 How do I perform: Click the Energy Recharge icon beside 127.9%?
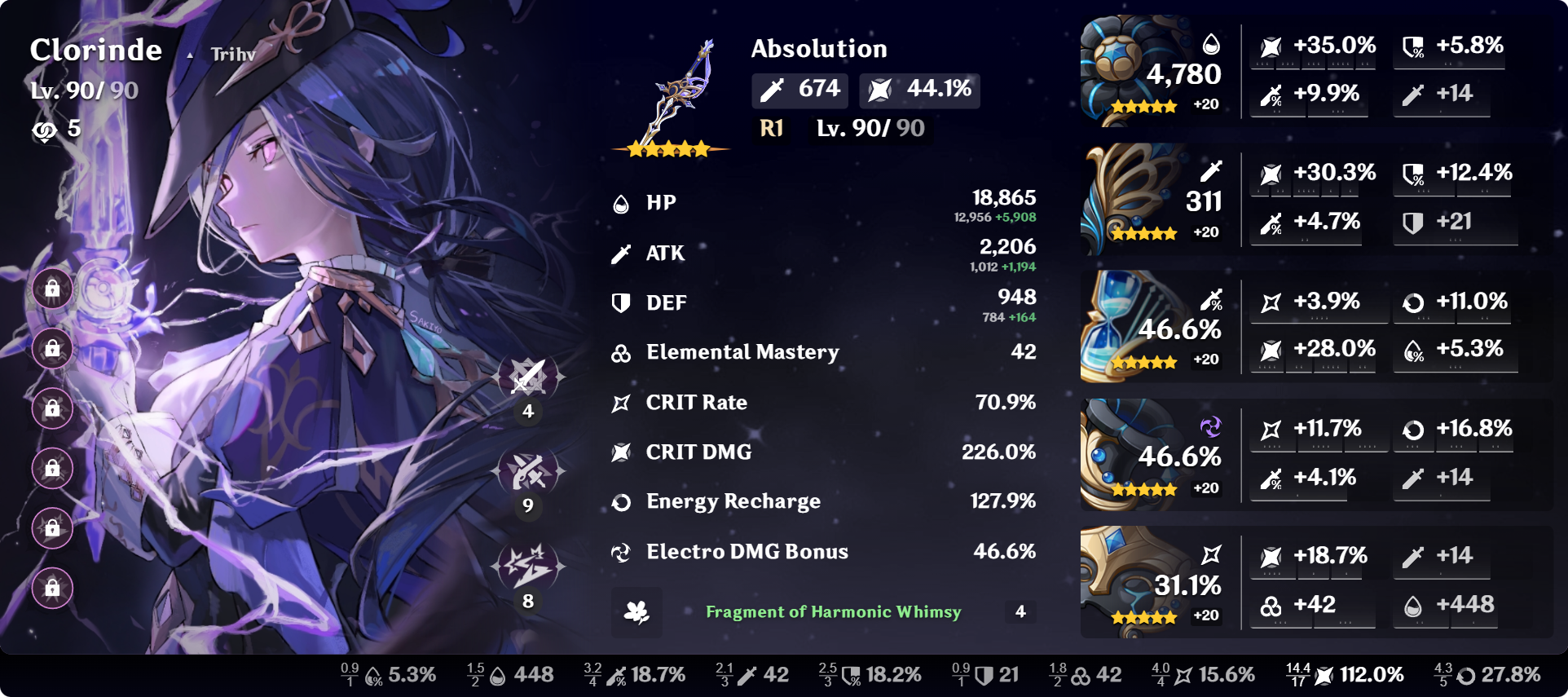621,502
